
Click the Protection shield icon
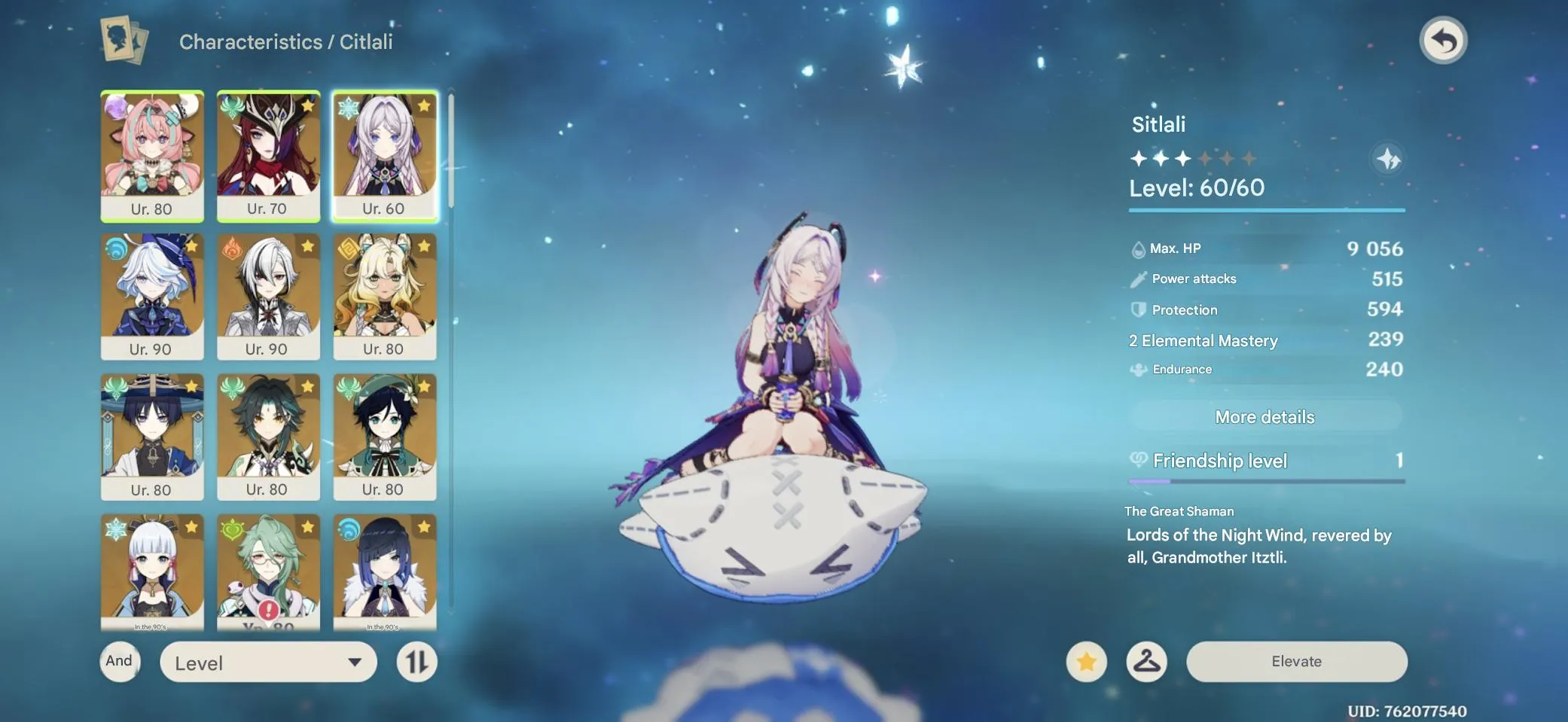click(1139, 309)
